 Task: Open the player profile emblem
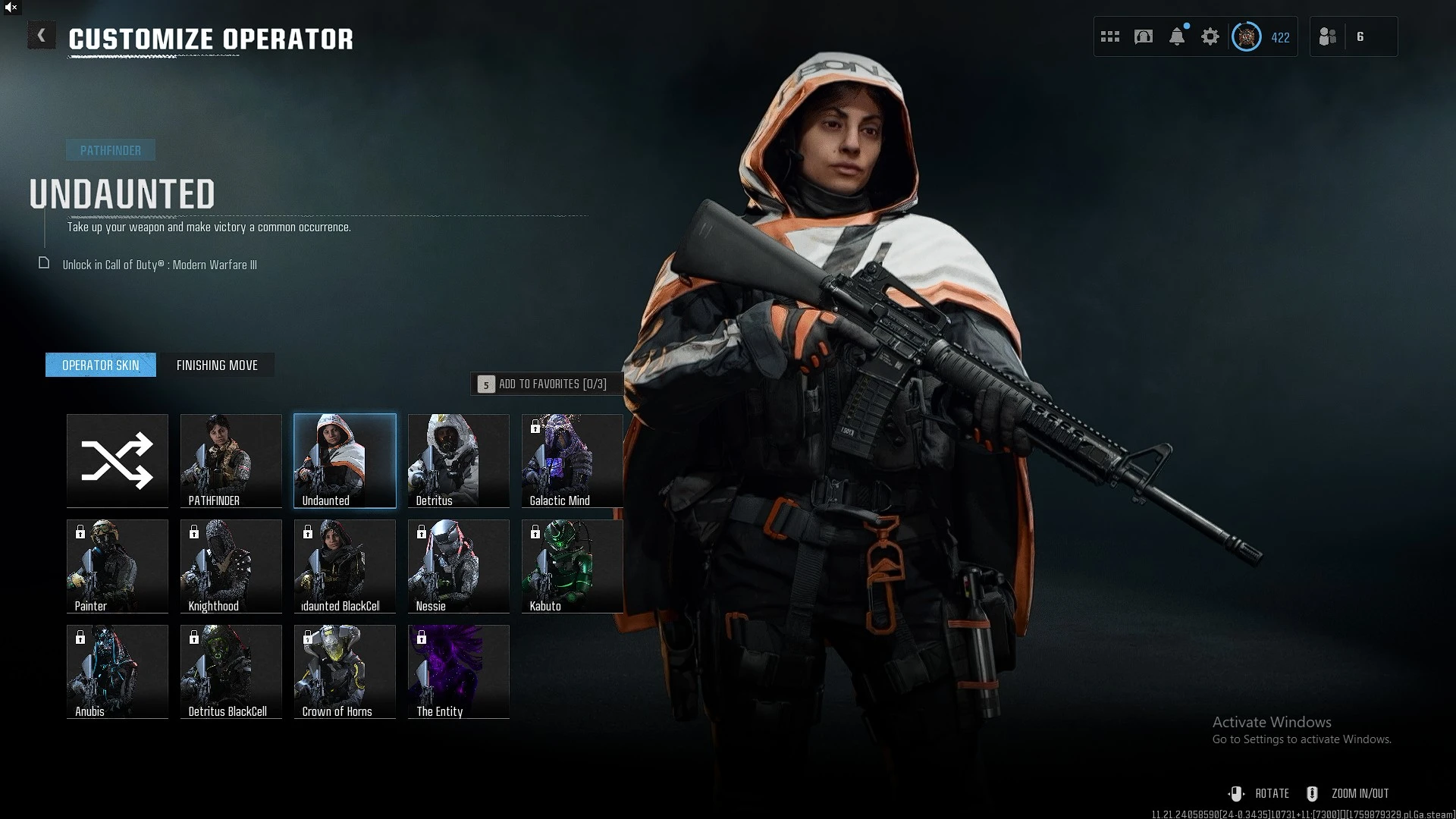point(1247,36)
